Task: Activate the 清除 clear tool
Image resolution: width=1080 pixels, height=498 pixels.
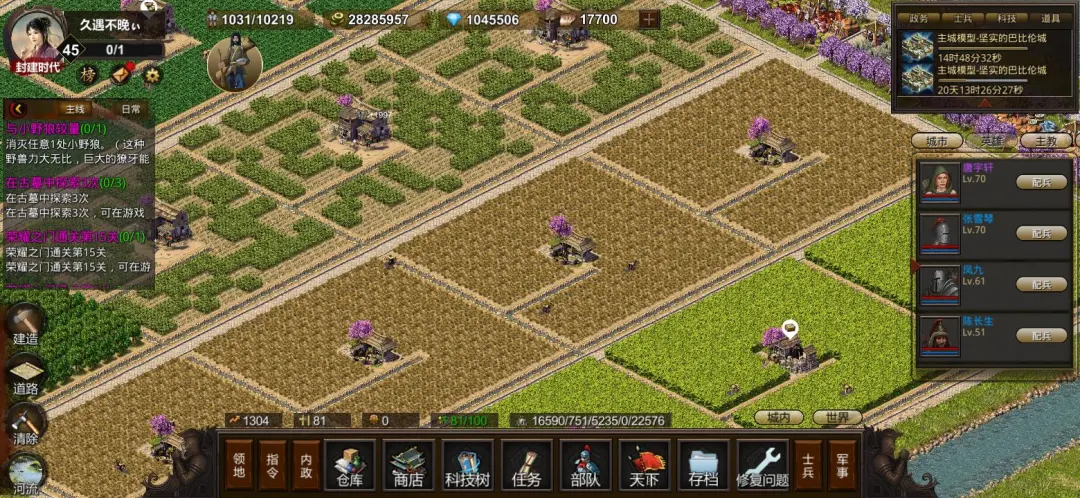Action: point(26,425)
